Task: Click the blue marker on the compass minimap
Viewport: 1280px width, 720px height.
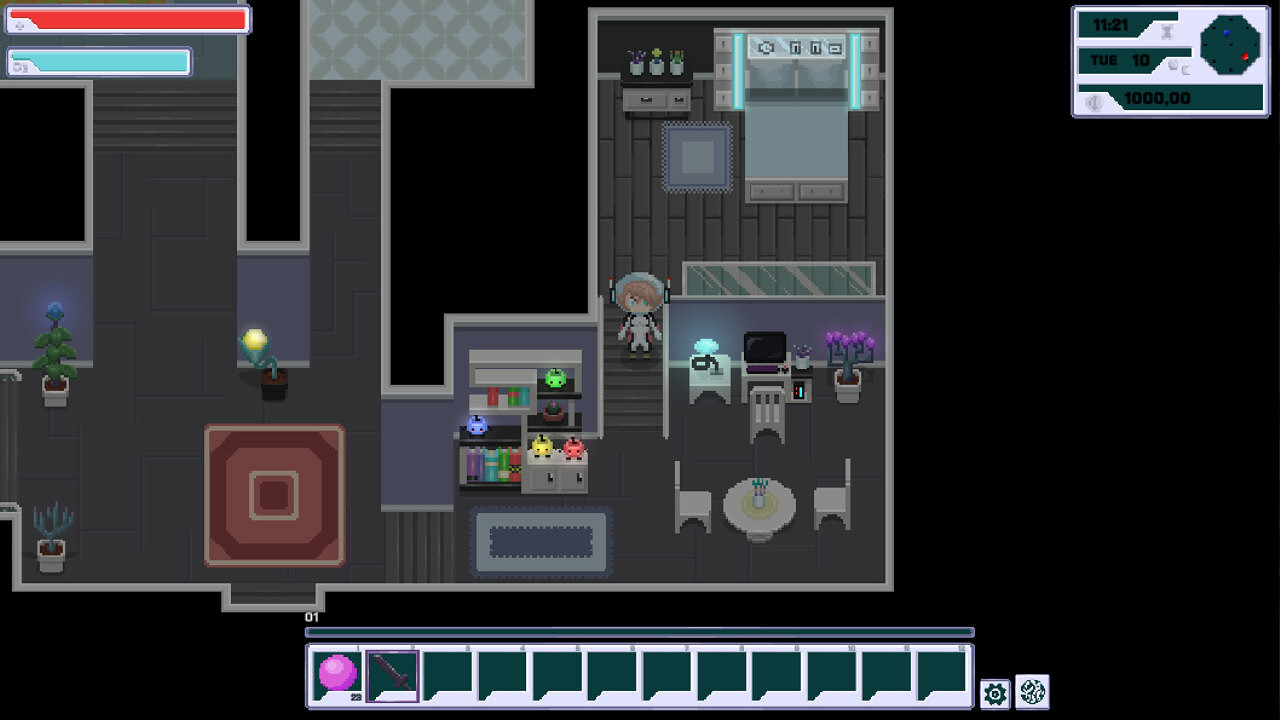Action: tap(1226, 33)
